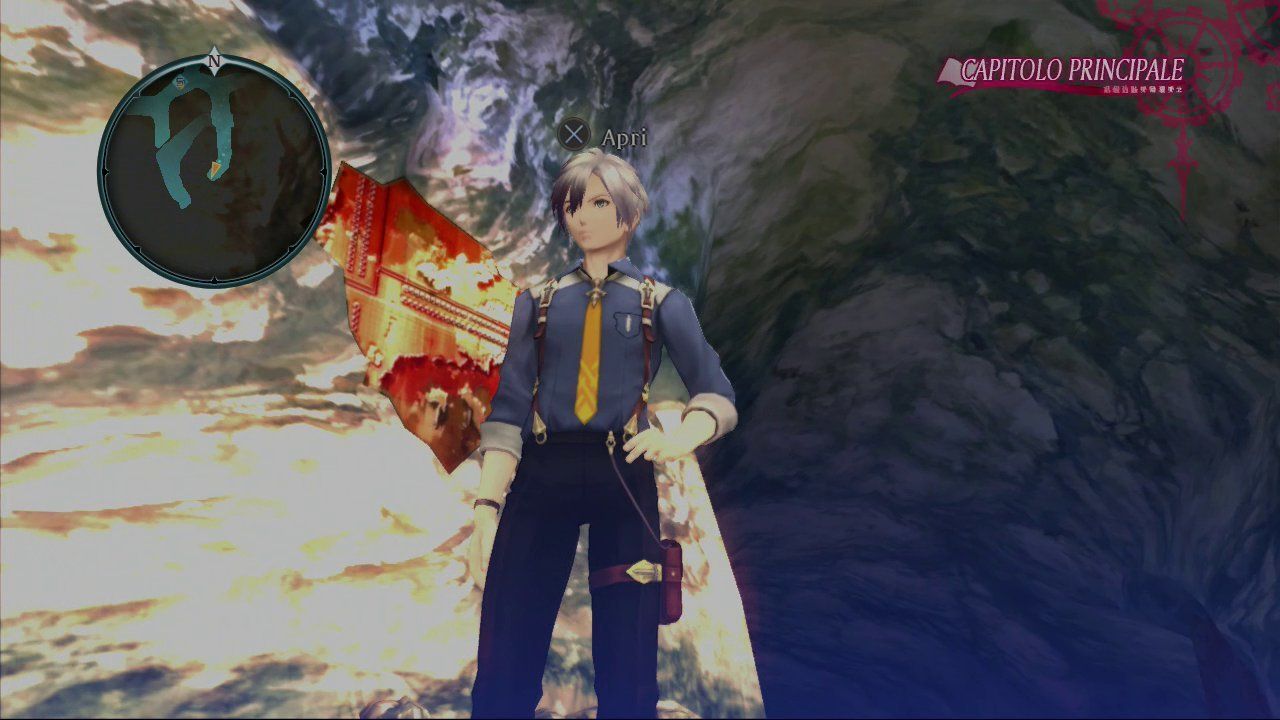Click the character standing in the cave
This screenshot has width=1280, height=720.
pos(597,400)
